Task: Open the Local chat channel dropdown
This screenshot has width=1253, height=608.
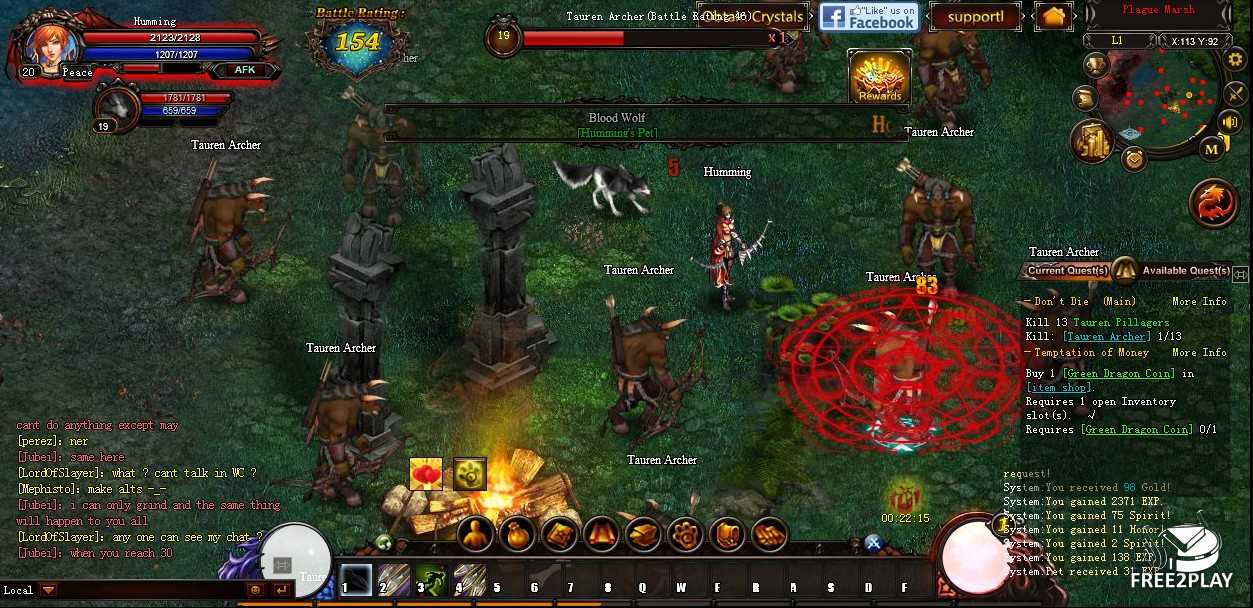Action: [48, 590]
